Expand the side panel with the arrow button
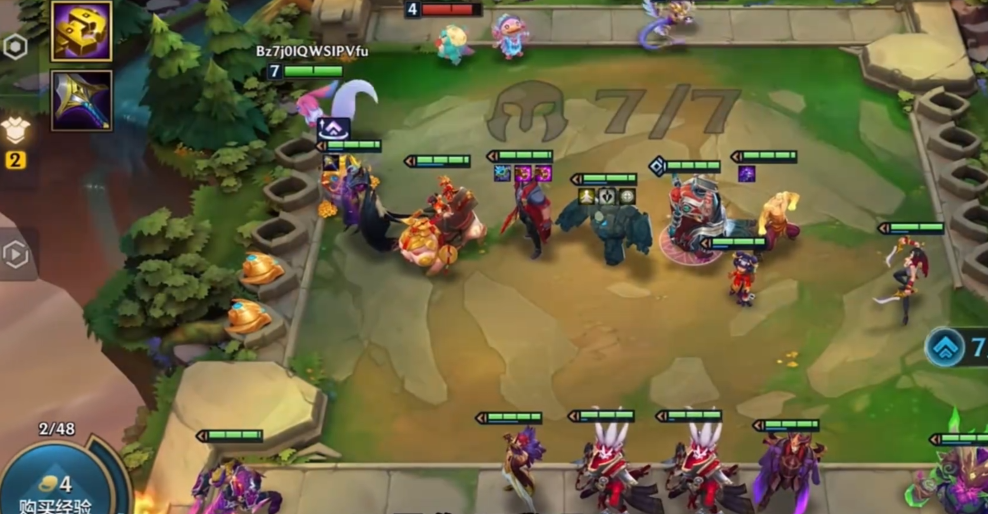 pos(17,255)
